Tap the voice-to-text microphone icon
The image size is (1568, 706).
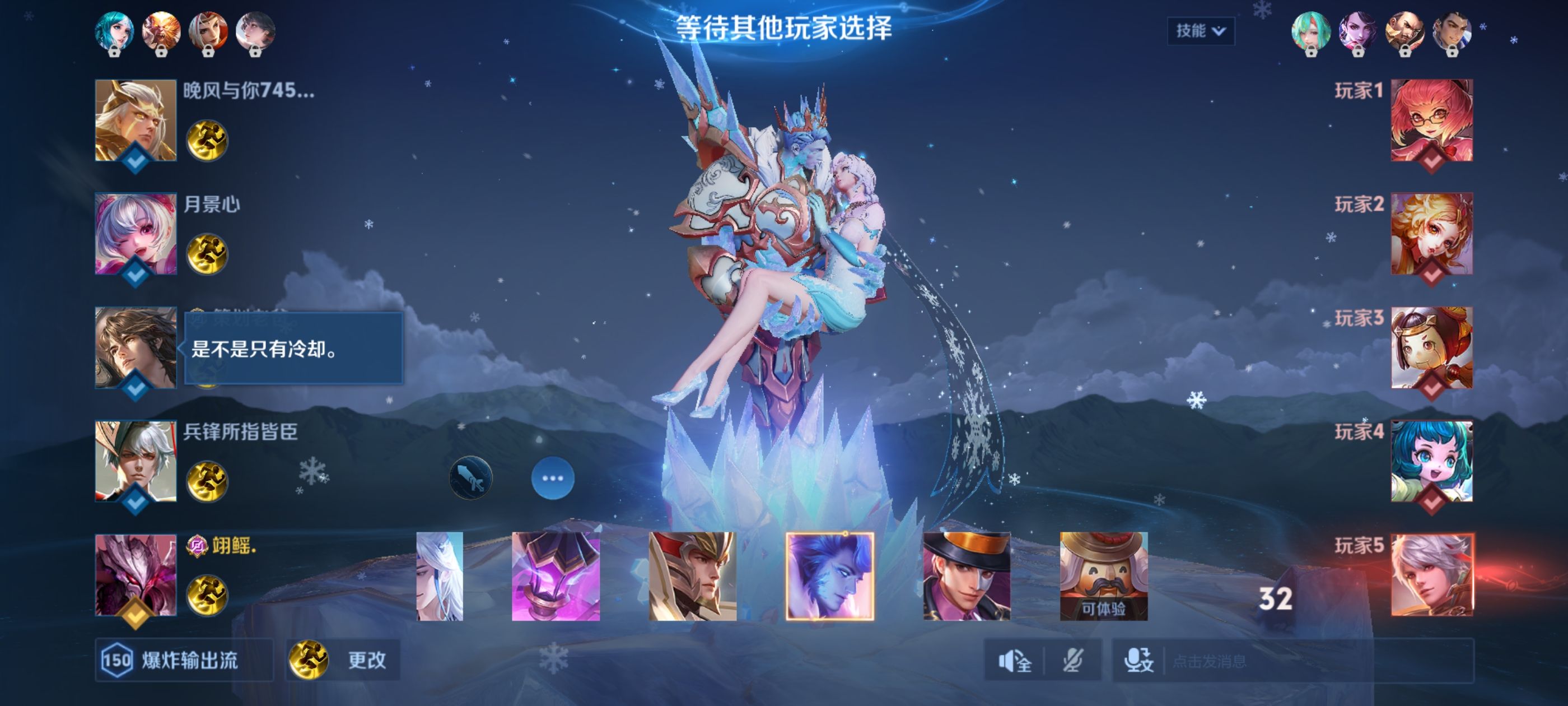[x=1138, y=660]
